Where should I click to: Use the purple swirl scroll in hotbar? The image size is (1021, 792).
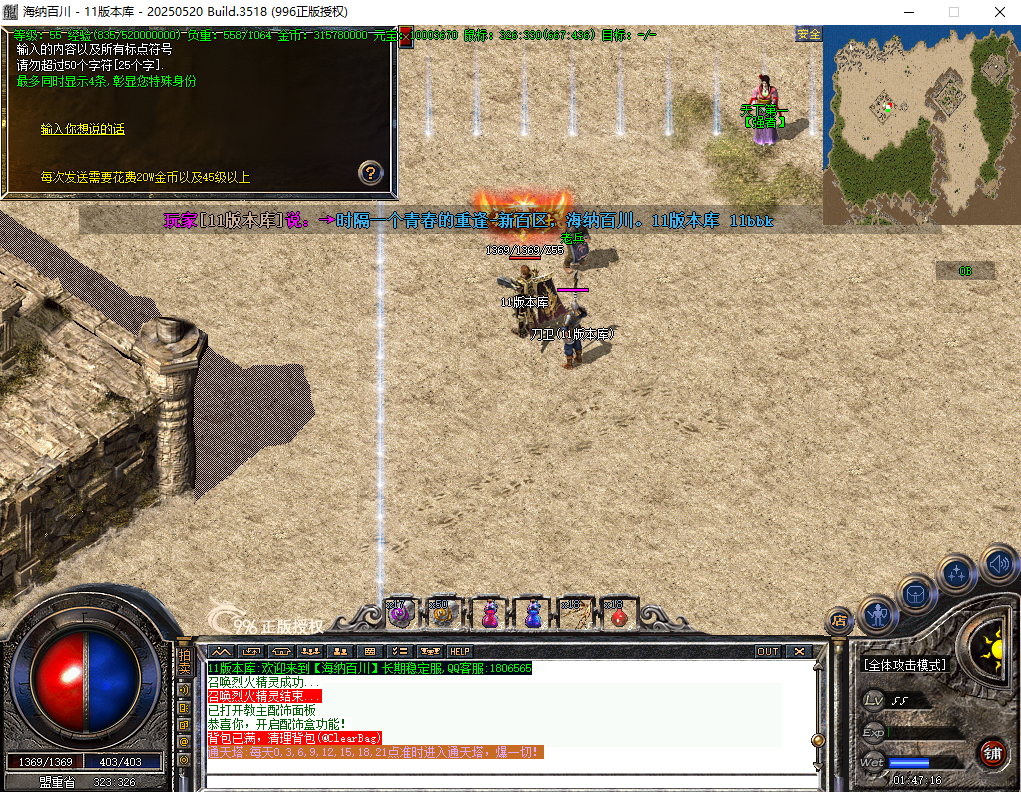click(x=400, y=615)
